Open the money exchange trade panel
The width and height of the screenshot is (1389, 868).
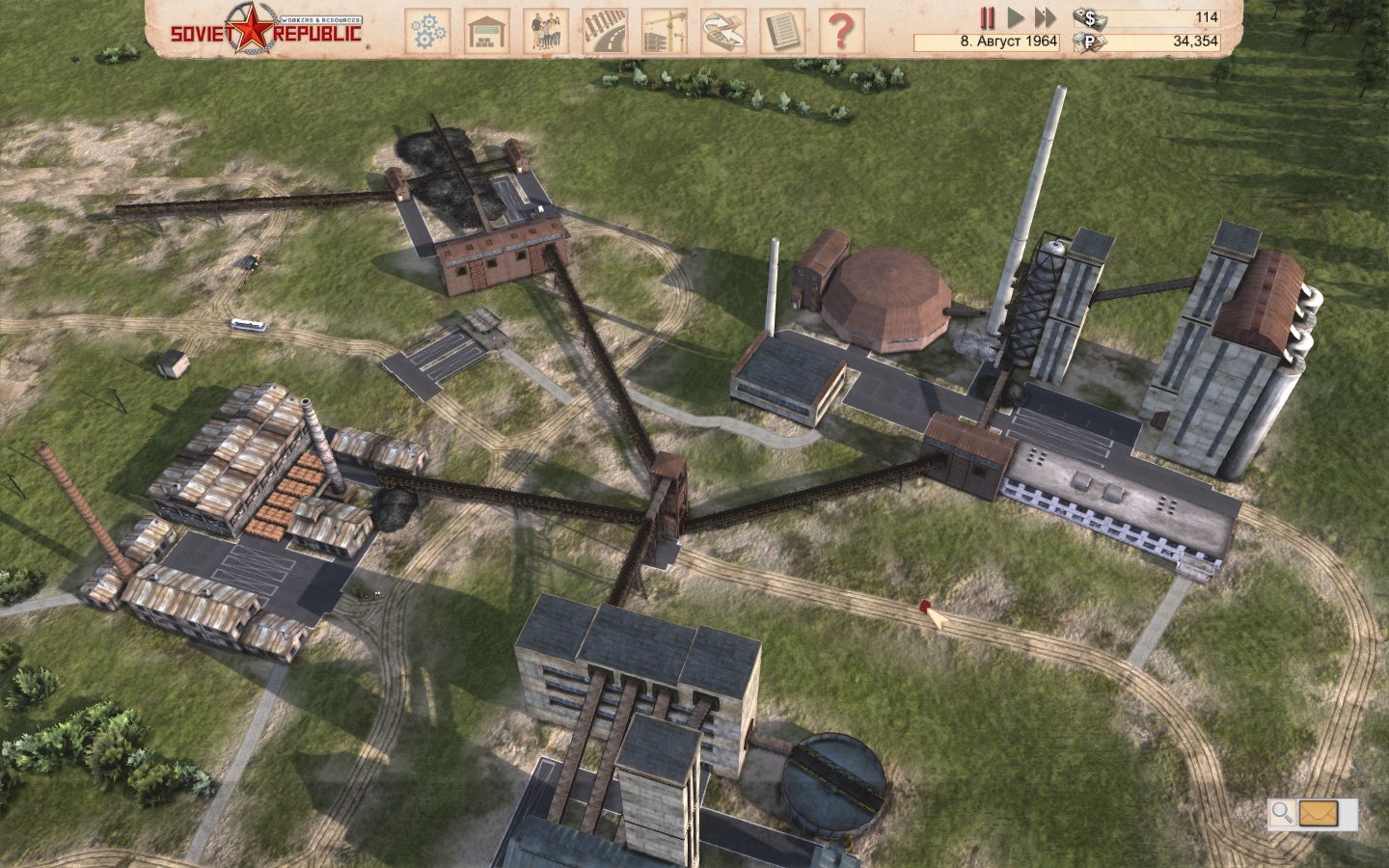point(722,30)
